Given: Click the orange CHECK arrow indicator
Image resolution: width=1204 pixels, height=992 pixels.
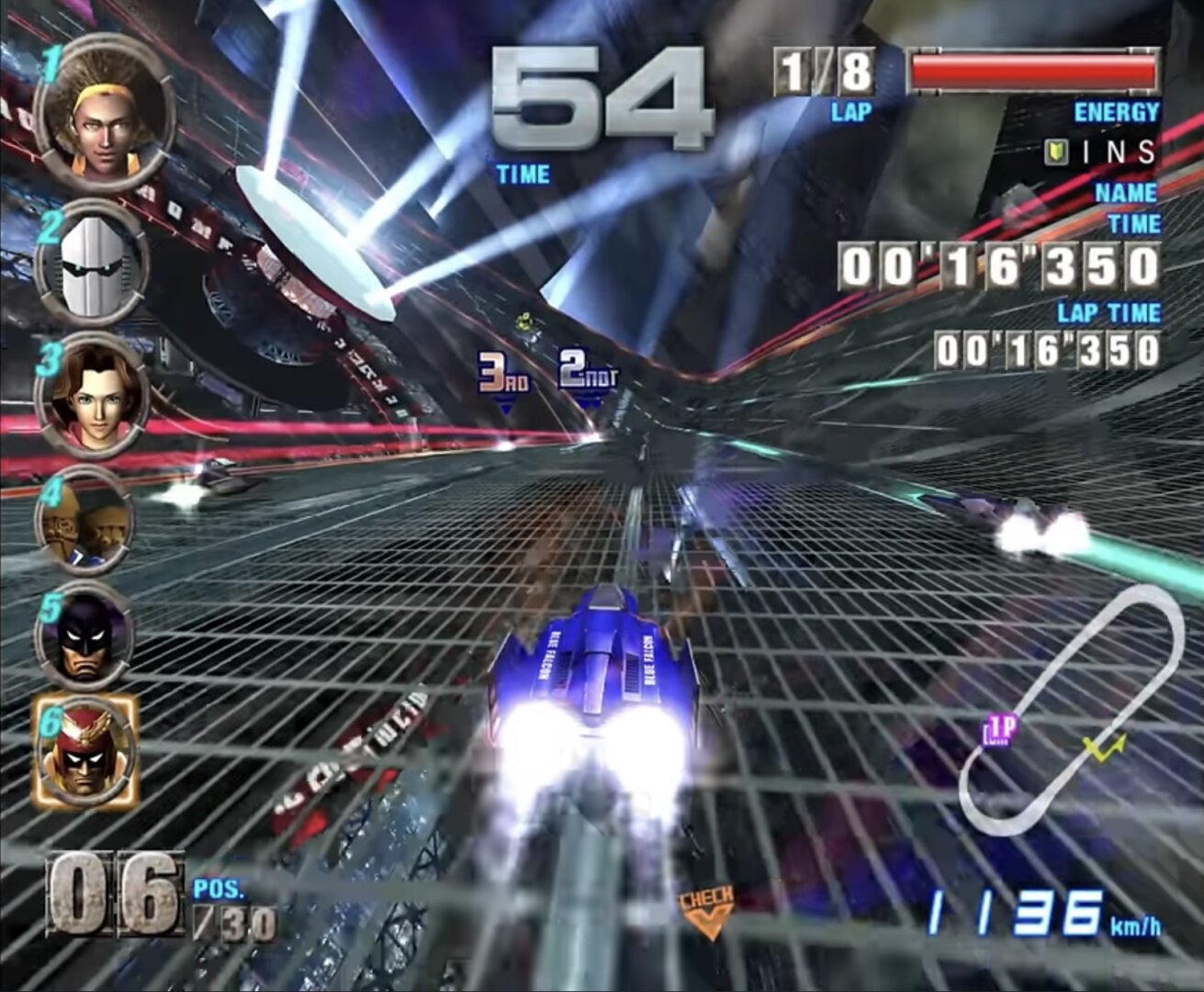Looking at the screenshot, I should pos(706,911).
